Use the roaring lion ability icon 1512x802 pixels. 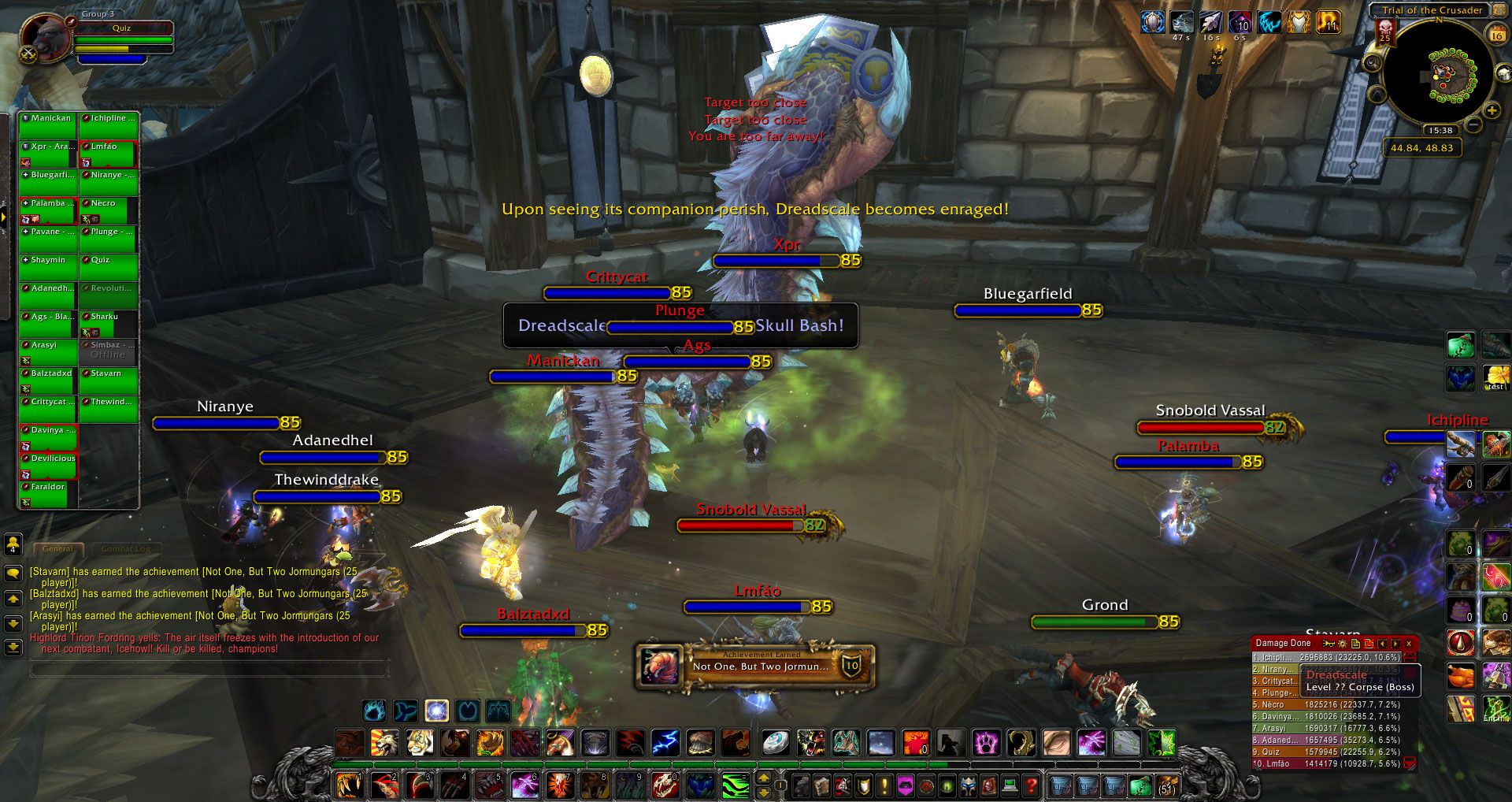point(384,743)
